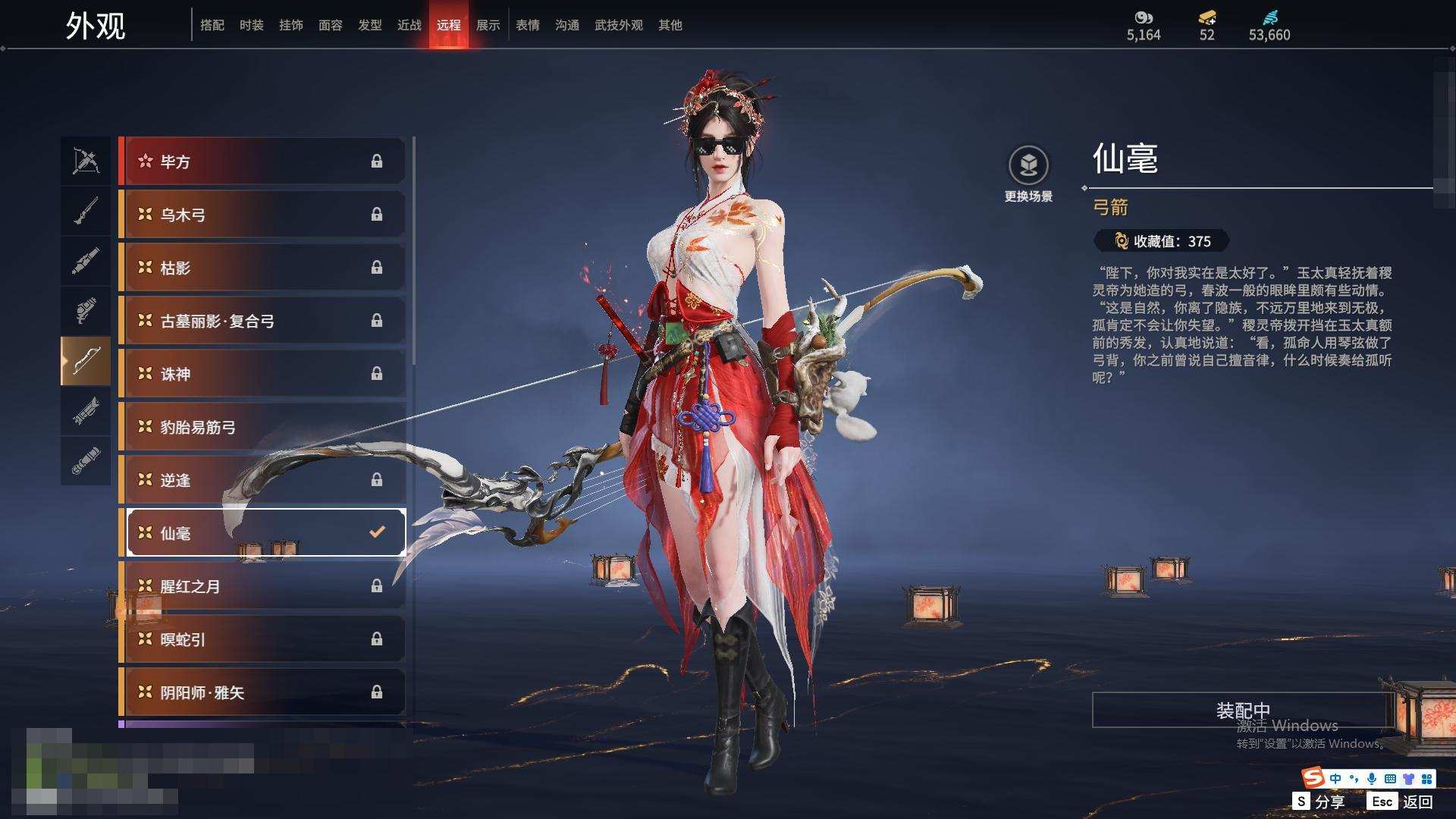Select the highlighted bow weapon category icon
This screenshot has height=819, width=1456.
tap(86, 361)
